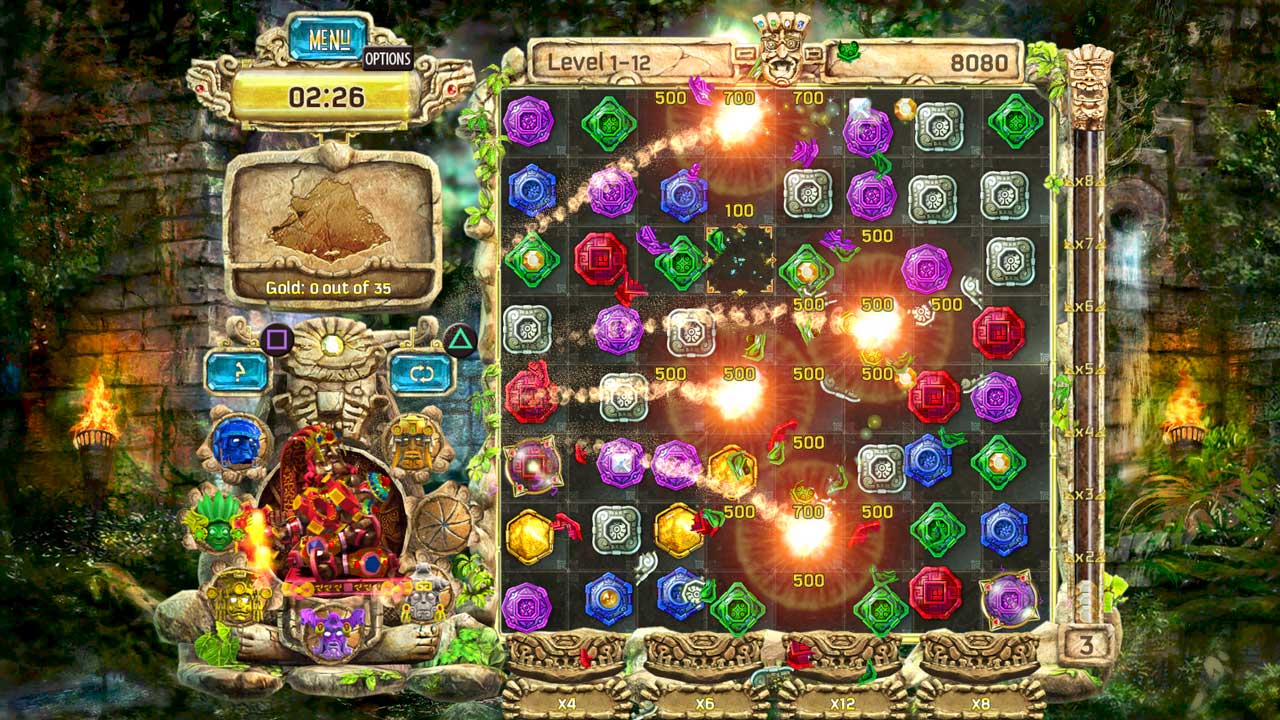The height and width of the screenshot is (720, 1280).
Task: Toggle the hint button marked with Square
Action: [x=236, y=373]
